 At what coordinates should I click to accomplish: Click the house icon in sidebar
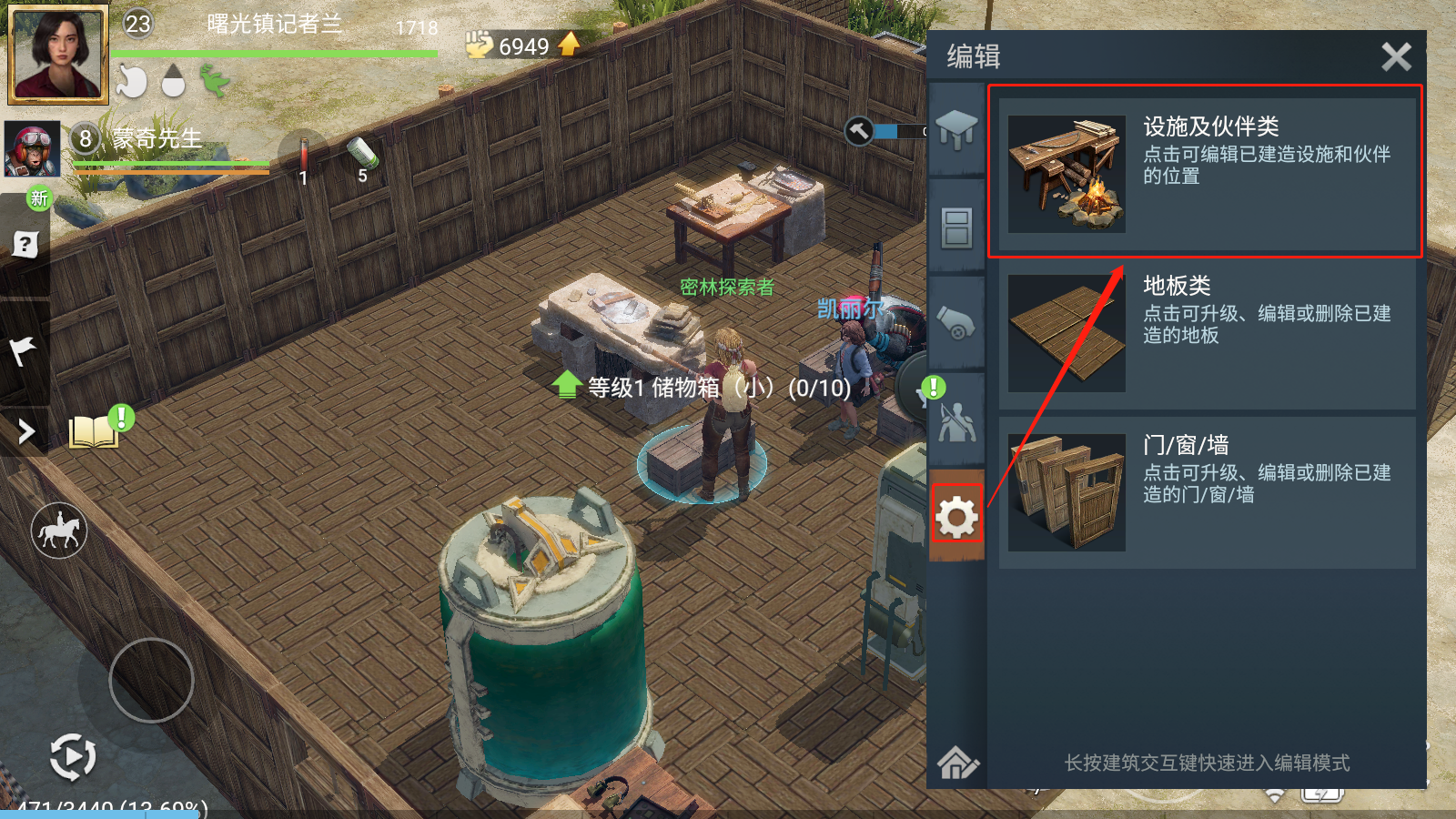coord(956,763)
